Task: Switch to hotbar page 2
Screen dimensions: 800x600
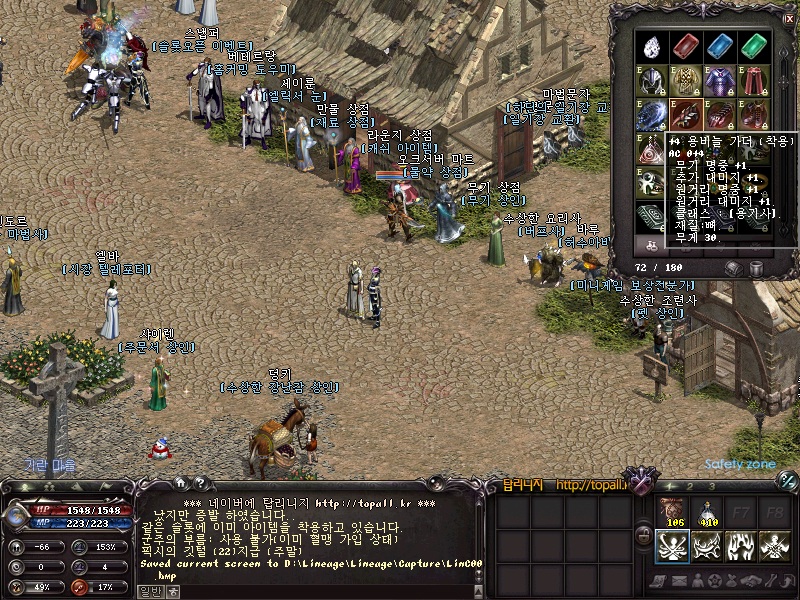Action: click(690, 486)
